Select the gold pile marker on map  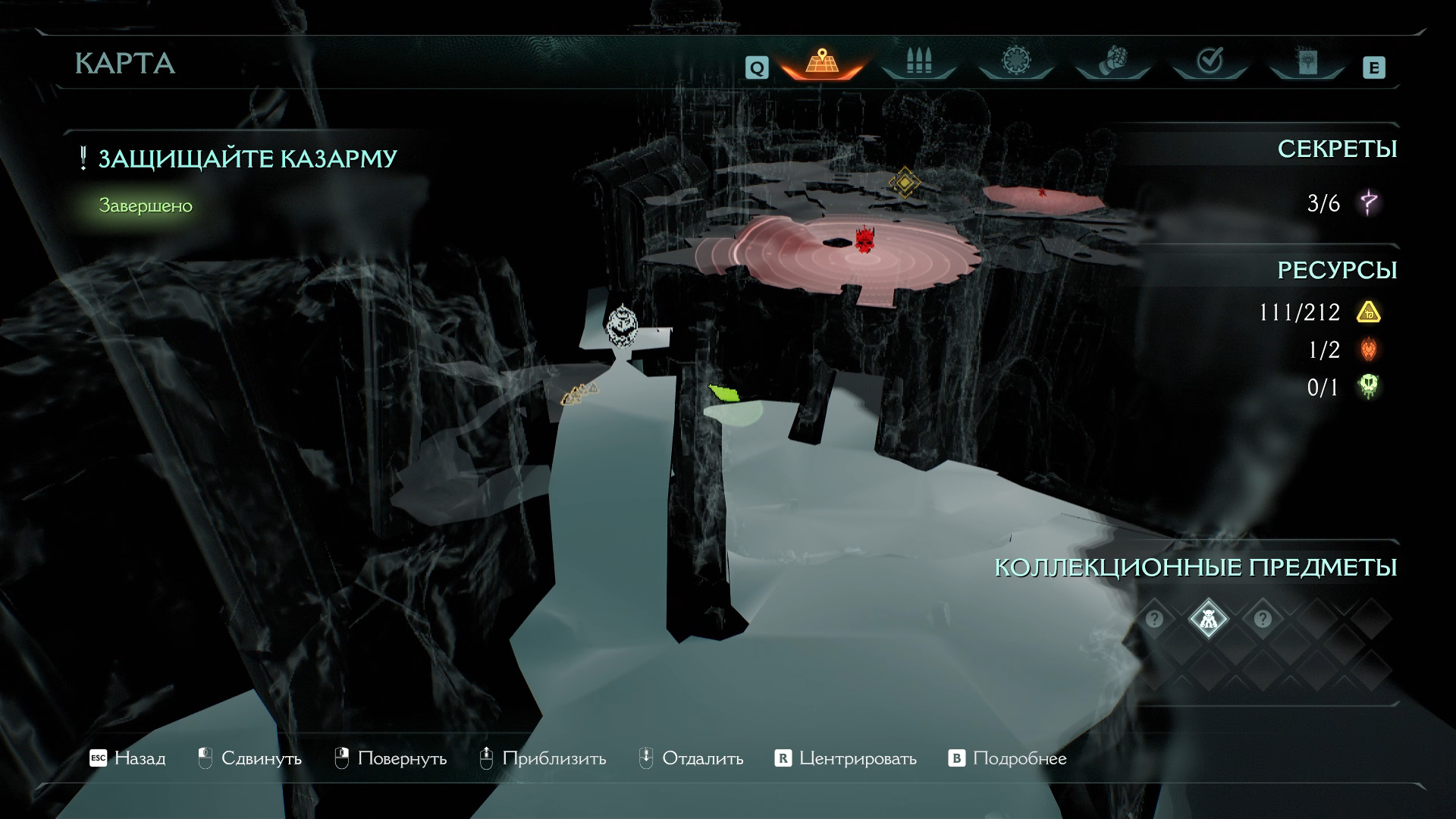pos(579,394)
